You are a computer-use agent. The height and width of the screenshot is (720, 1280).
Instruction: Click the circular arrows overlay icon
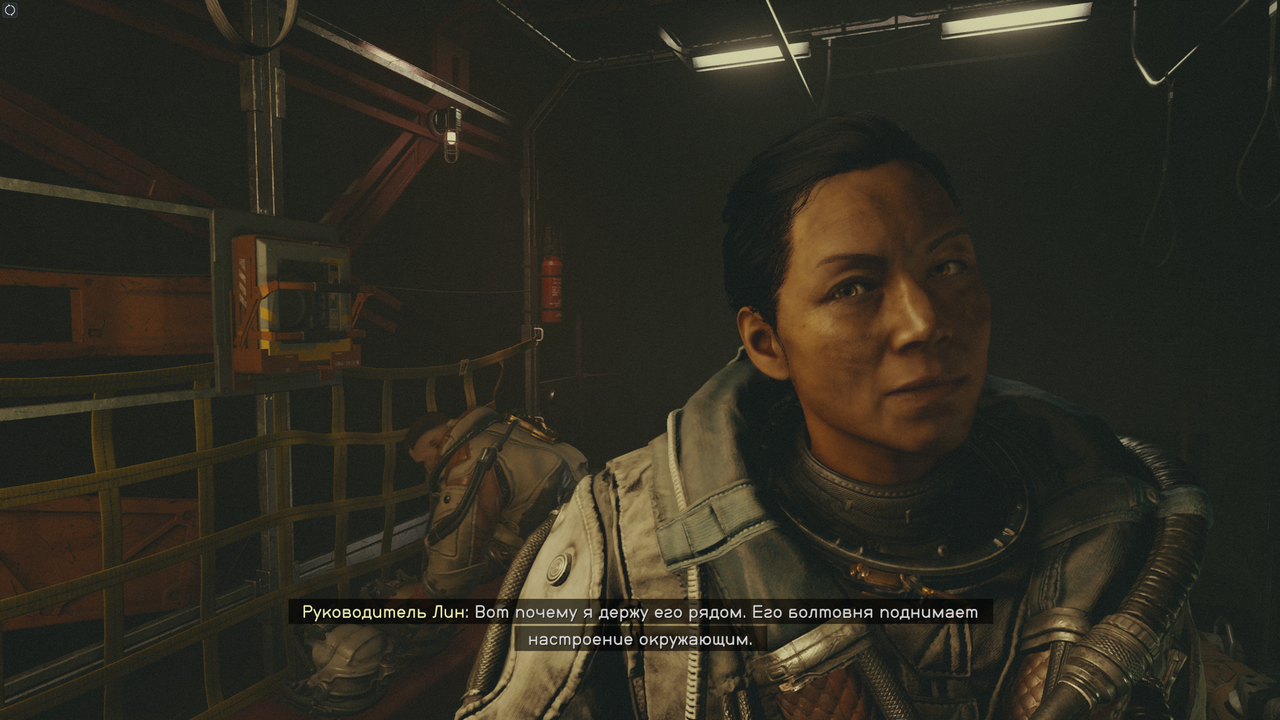point(11,11)
